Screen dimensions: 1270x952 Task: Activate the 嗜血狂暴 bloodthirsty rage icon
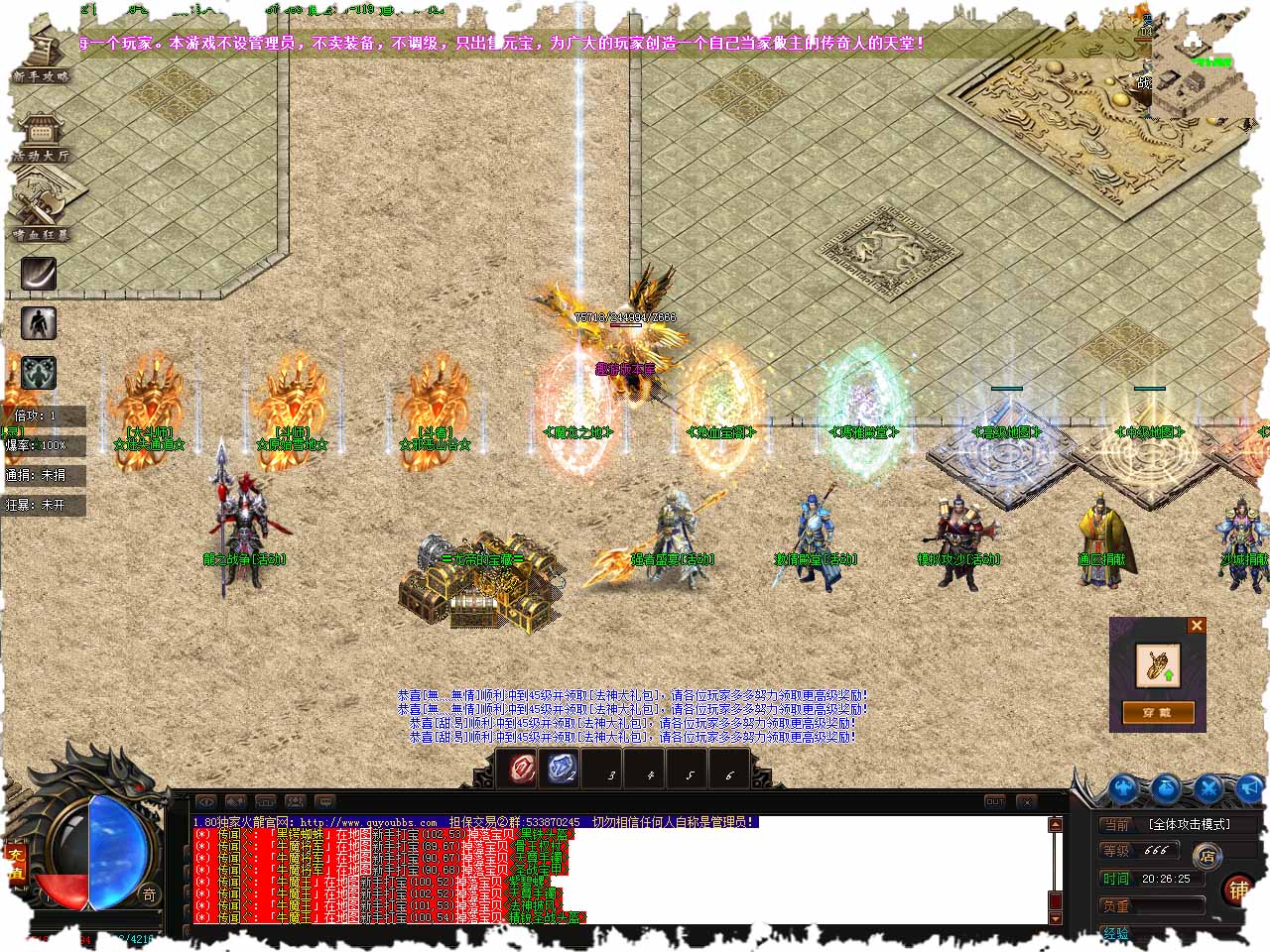pyautogui.click(x=40, y=213)
